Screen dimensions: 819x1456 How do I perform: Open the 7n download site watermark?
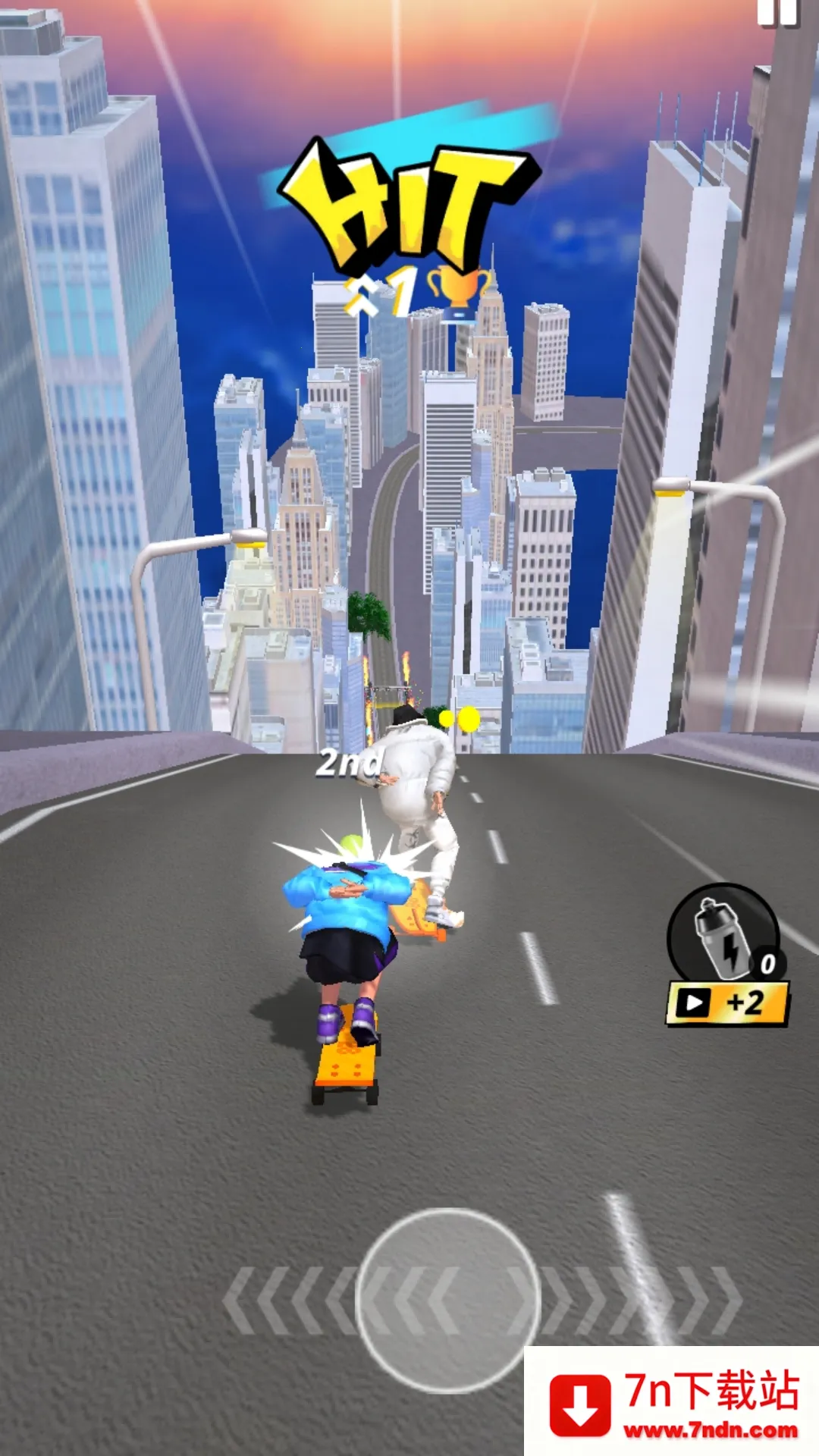point(672,1403)
